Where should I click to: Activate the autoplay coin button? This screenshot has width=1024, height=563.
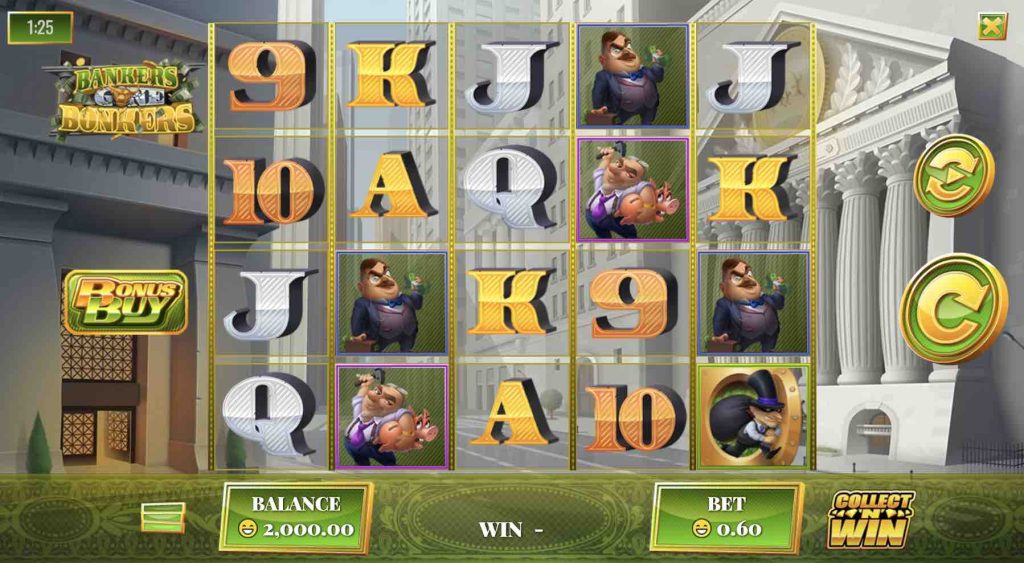coord(953,175)
